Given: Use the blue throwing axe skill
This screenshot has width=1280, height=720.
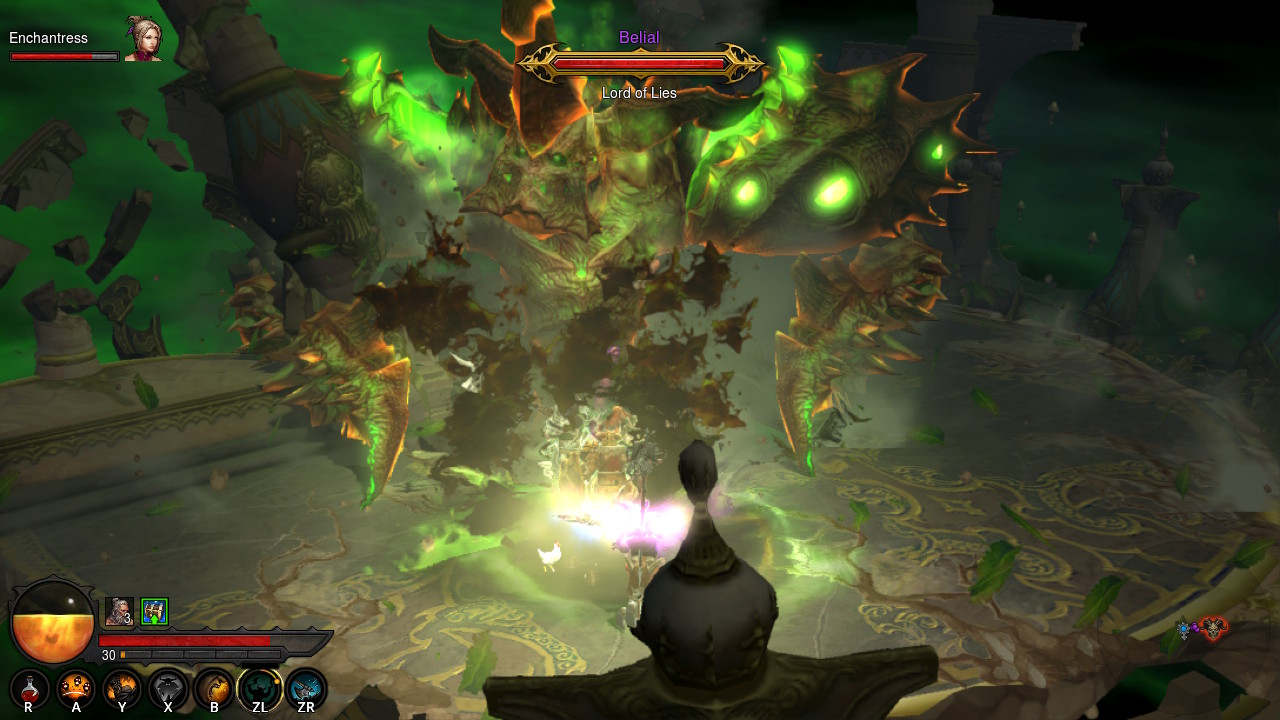Looking at the screenshot, I should [x=306, y=688].
